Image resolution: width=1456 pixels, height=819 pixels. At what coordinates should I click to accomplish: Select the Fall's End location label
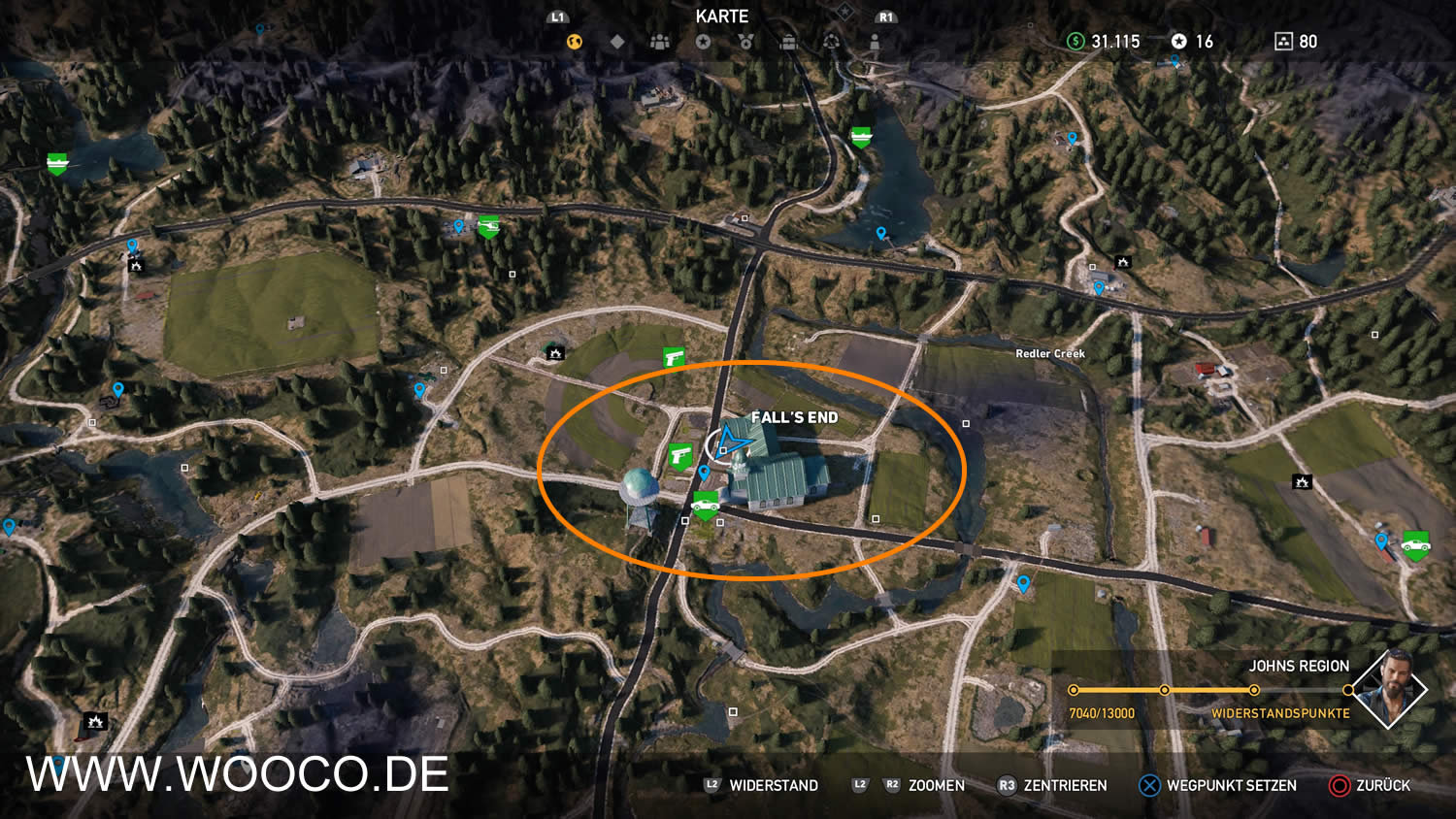point(794,417)
